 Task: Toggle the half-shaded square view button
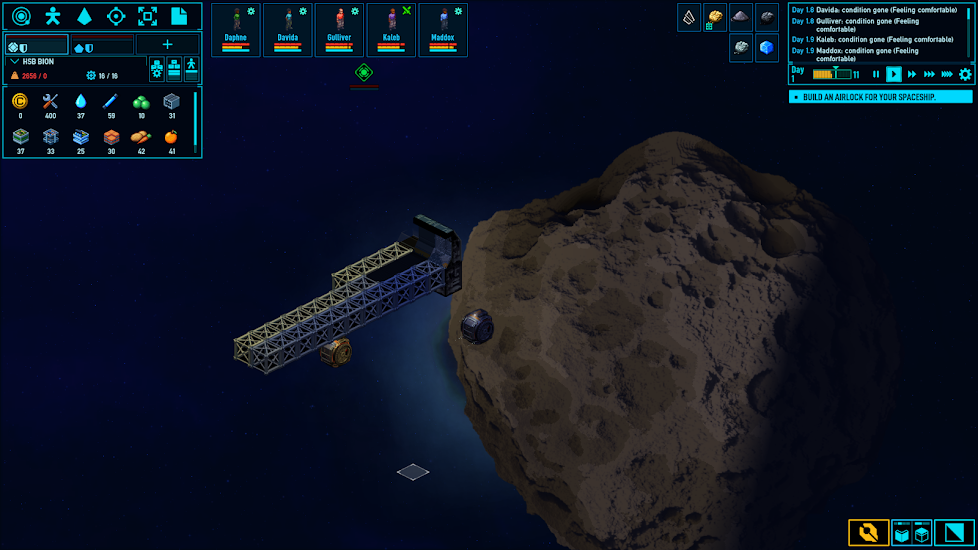pyautogui.click(x=954, y=533)
